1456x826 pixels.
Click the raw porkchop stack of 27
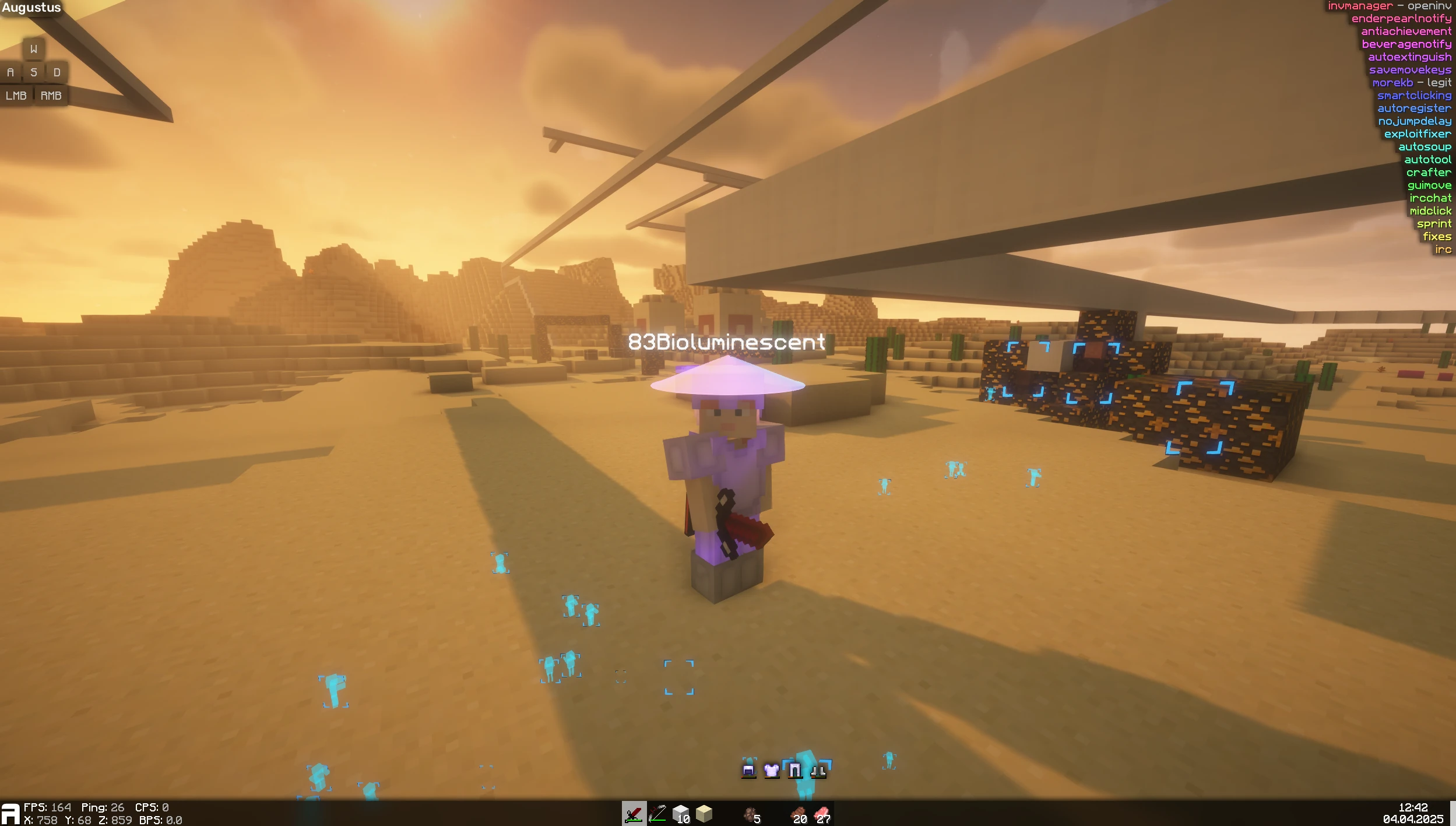coord(823,814)
